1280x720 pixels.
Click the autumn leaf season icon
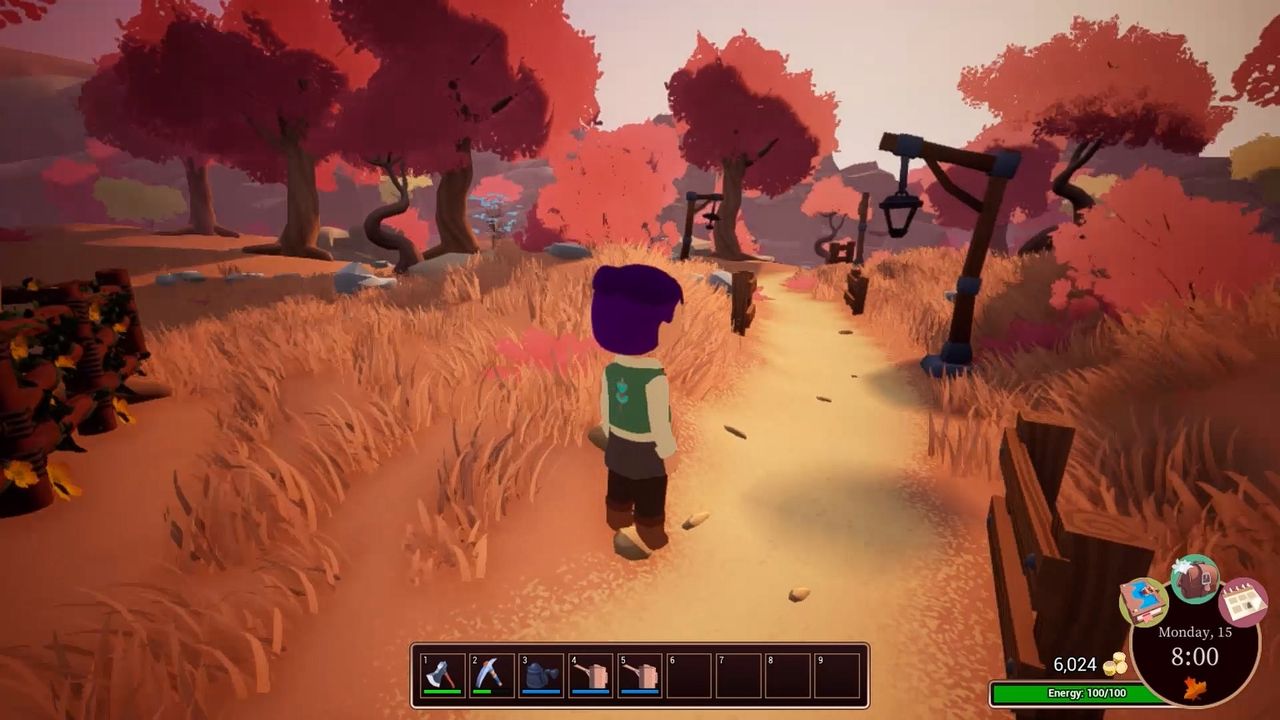1196,688
